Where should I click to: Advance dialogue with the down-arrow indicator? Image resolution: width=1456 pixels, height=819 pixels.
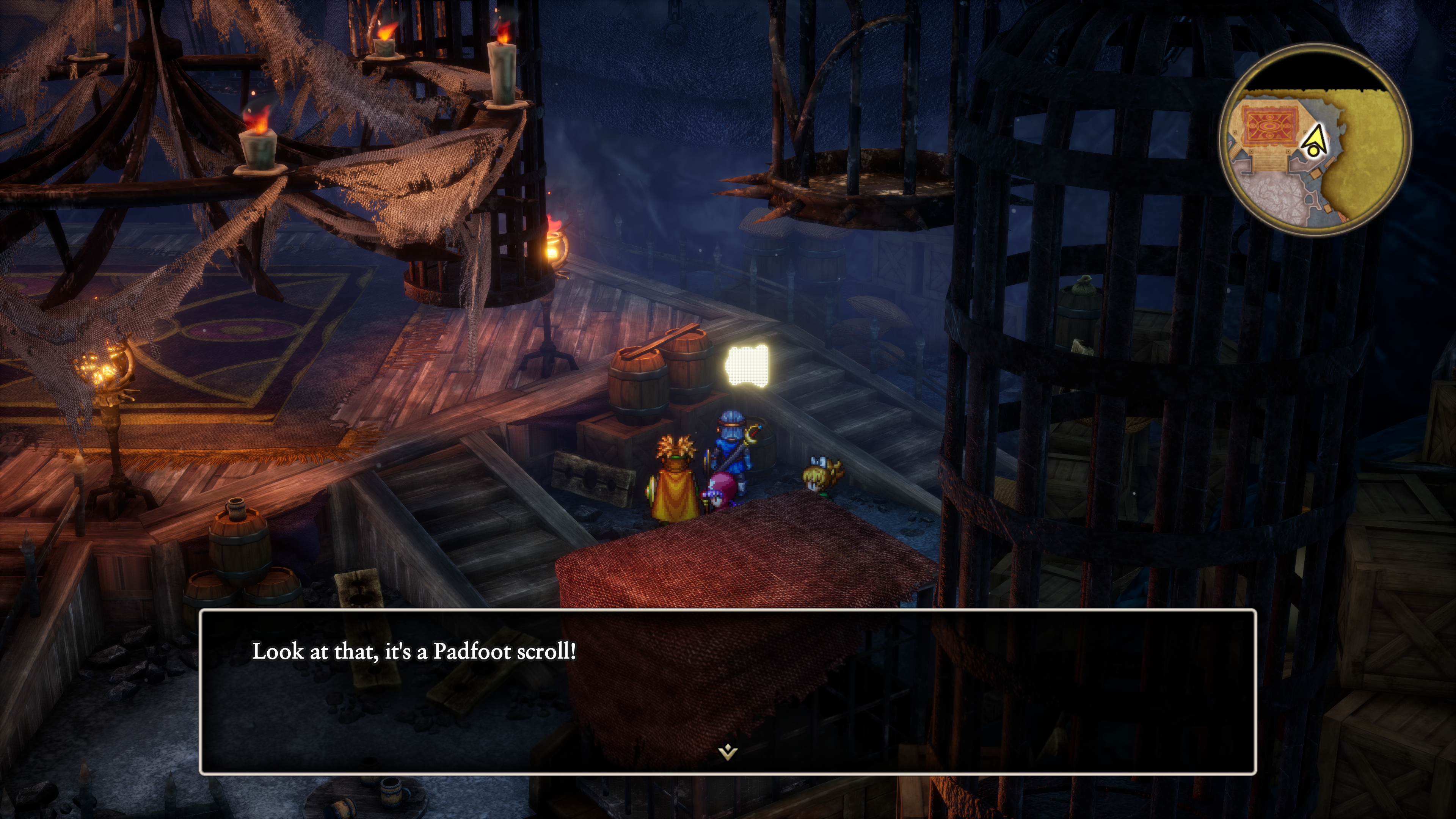(x=728, y=752)
